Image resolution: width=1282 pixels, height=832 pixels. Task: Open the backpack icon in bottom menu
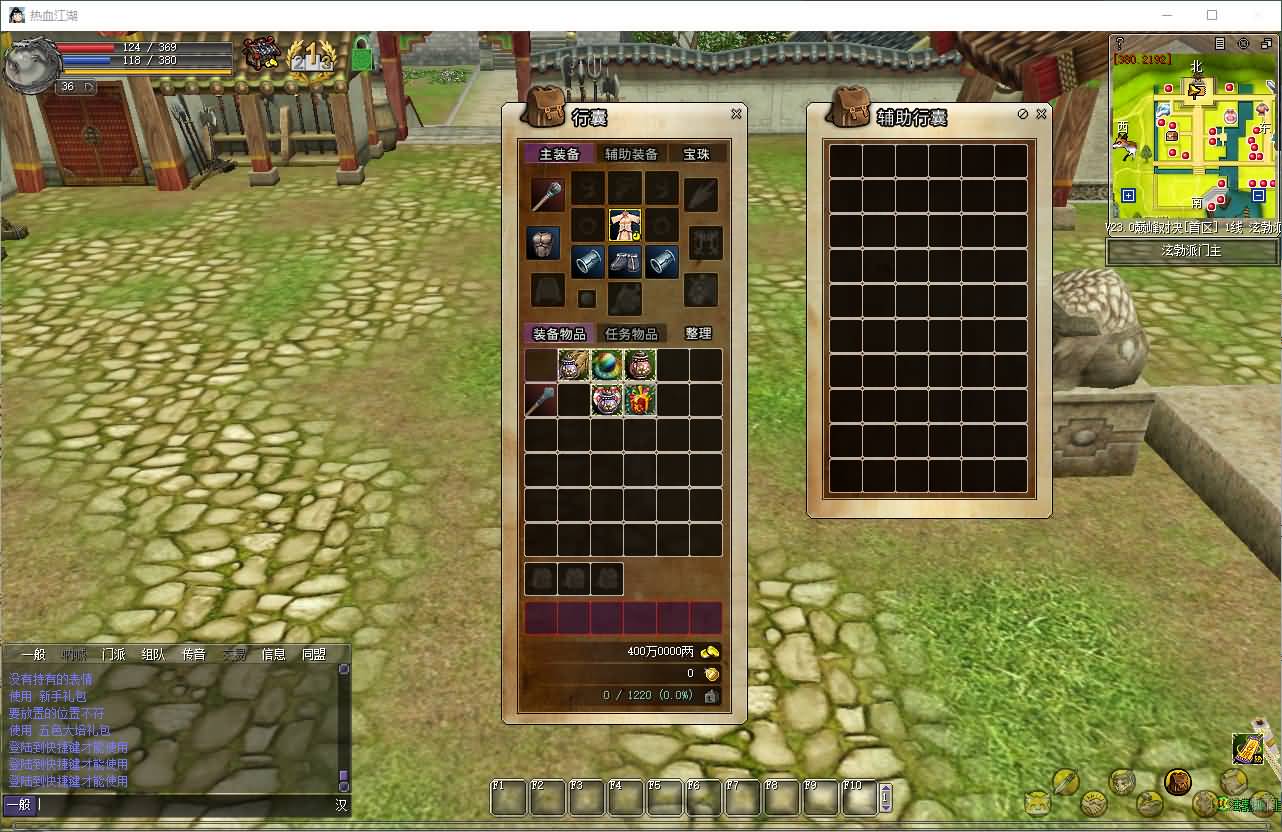tap(1178, 781)
